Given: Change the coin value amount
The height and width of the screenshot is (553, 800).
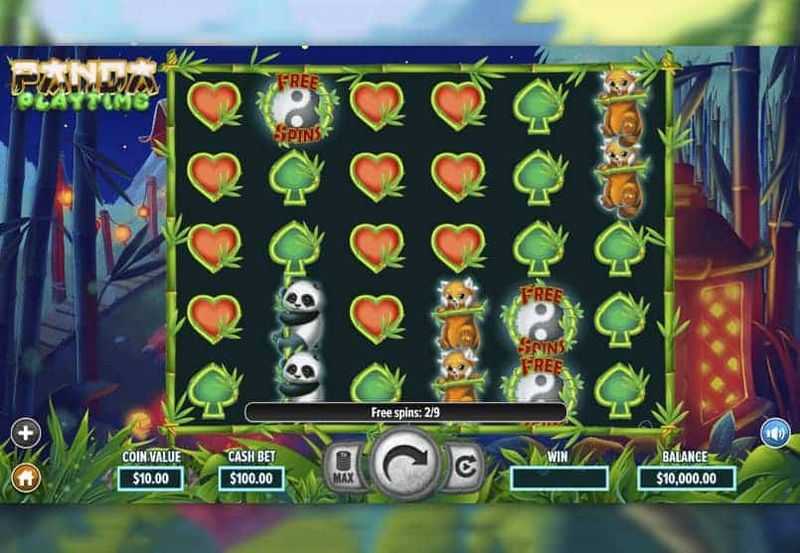Looking at the screenshot, I should click(150, 478).
